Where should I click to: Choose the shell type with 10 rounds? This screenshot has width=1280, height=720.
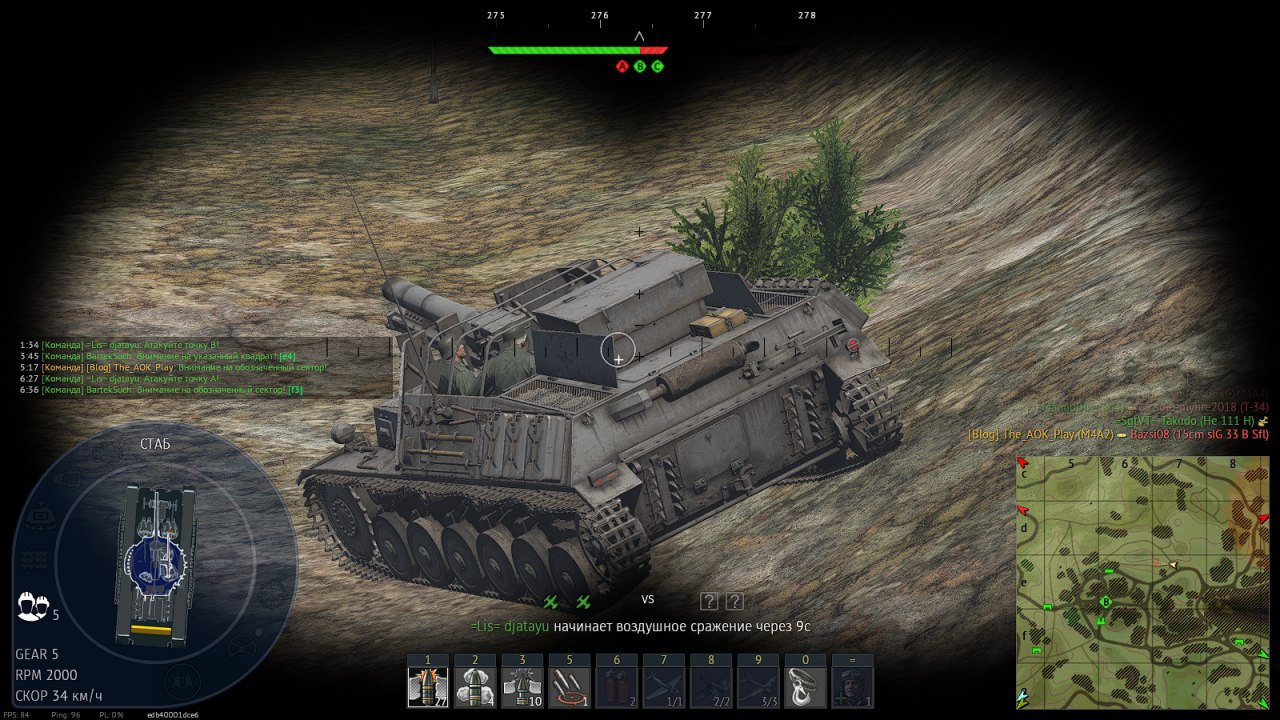522,687
